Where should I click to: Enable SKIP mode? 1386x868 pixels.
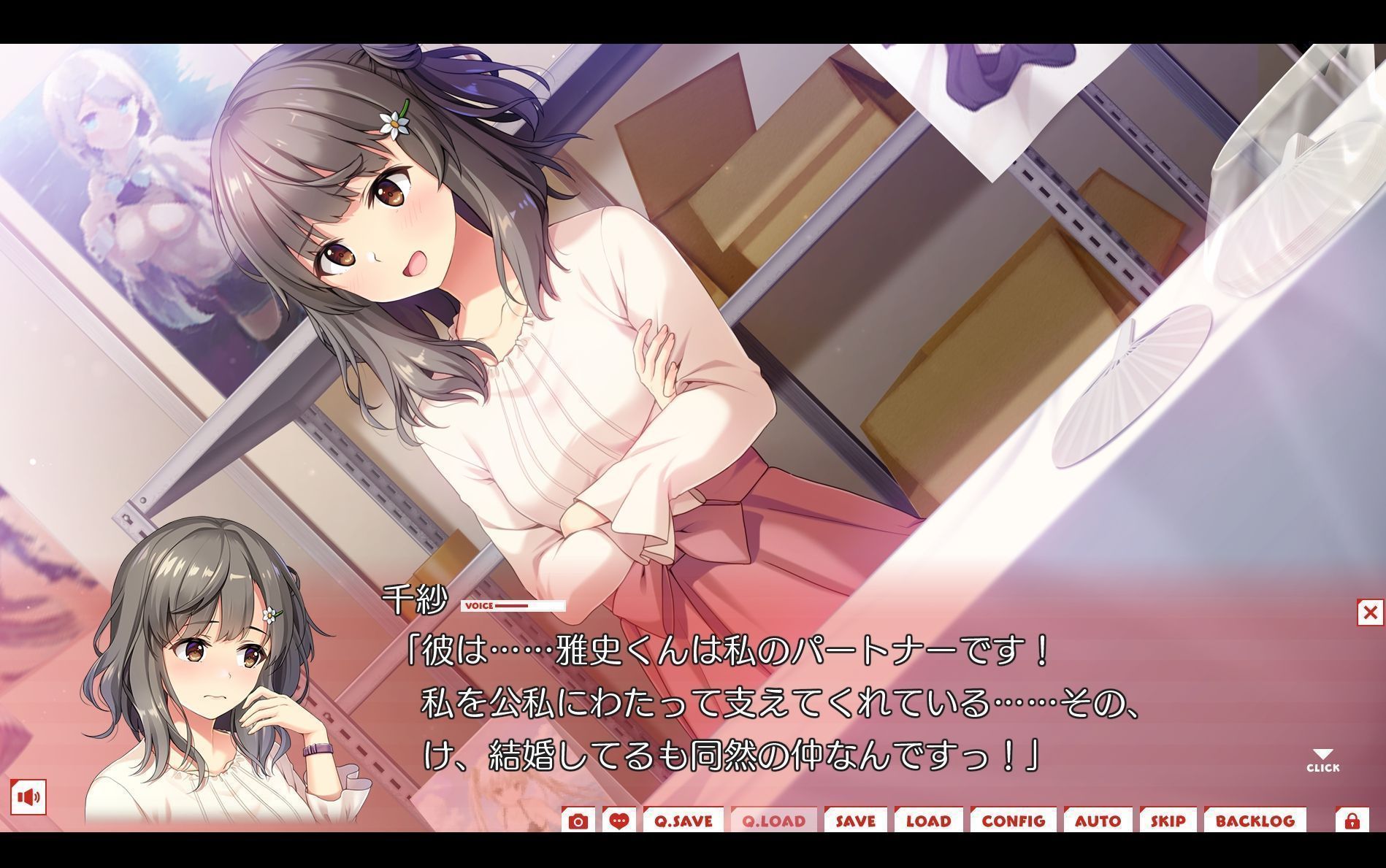click(x=1167, y=821)
